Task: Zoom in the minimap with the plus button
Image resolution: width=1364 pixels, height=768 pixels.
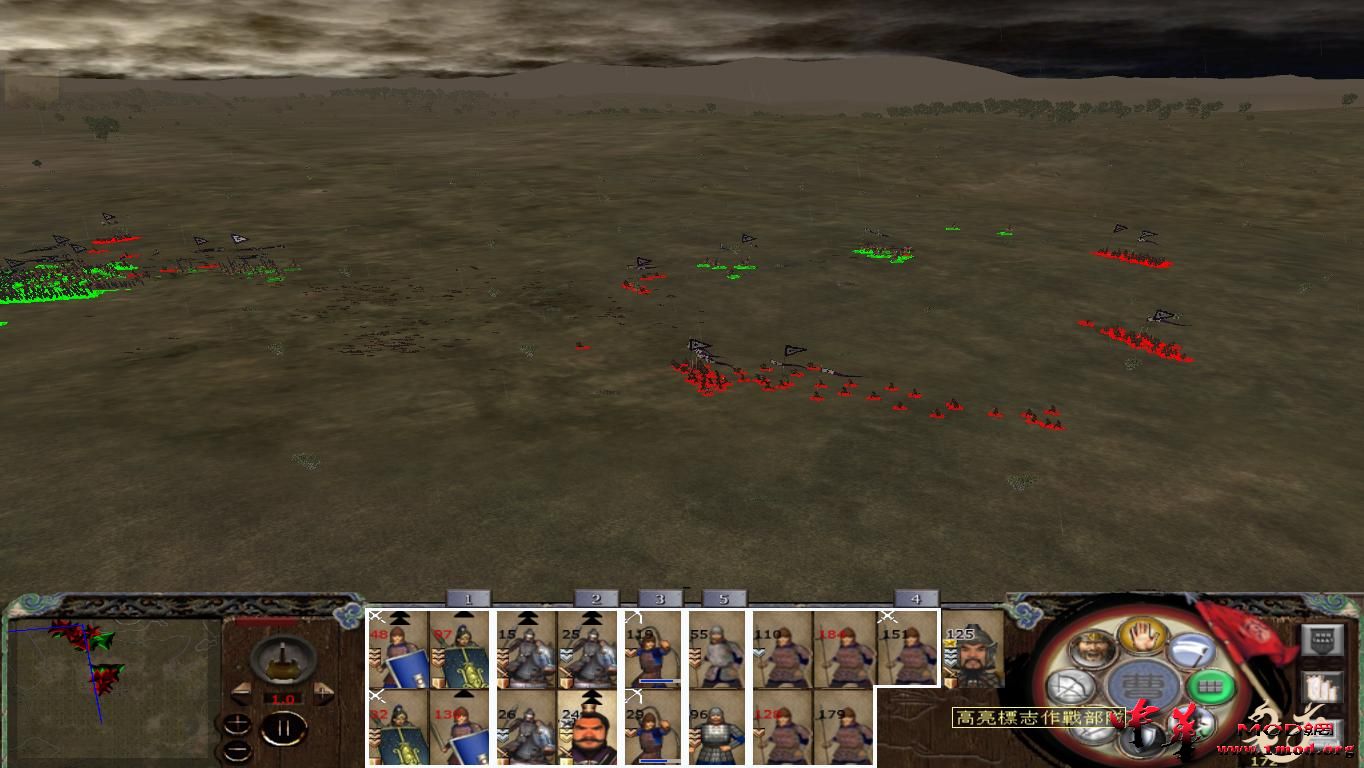Action: [237, 725]
